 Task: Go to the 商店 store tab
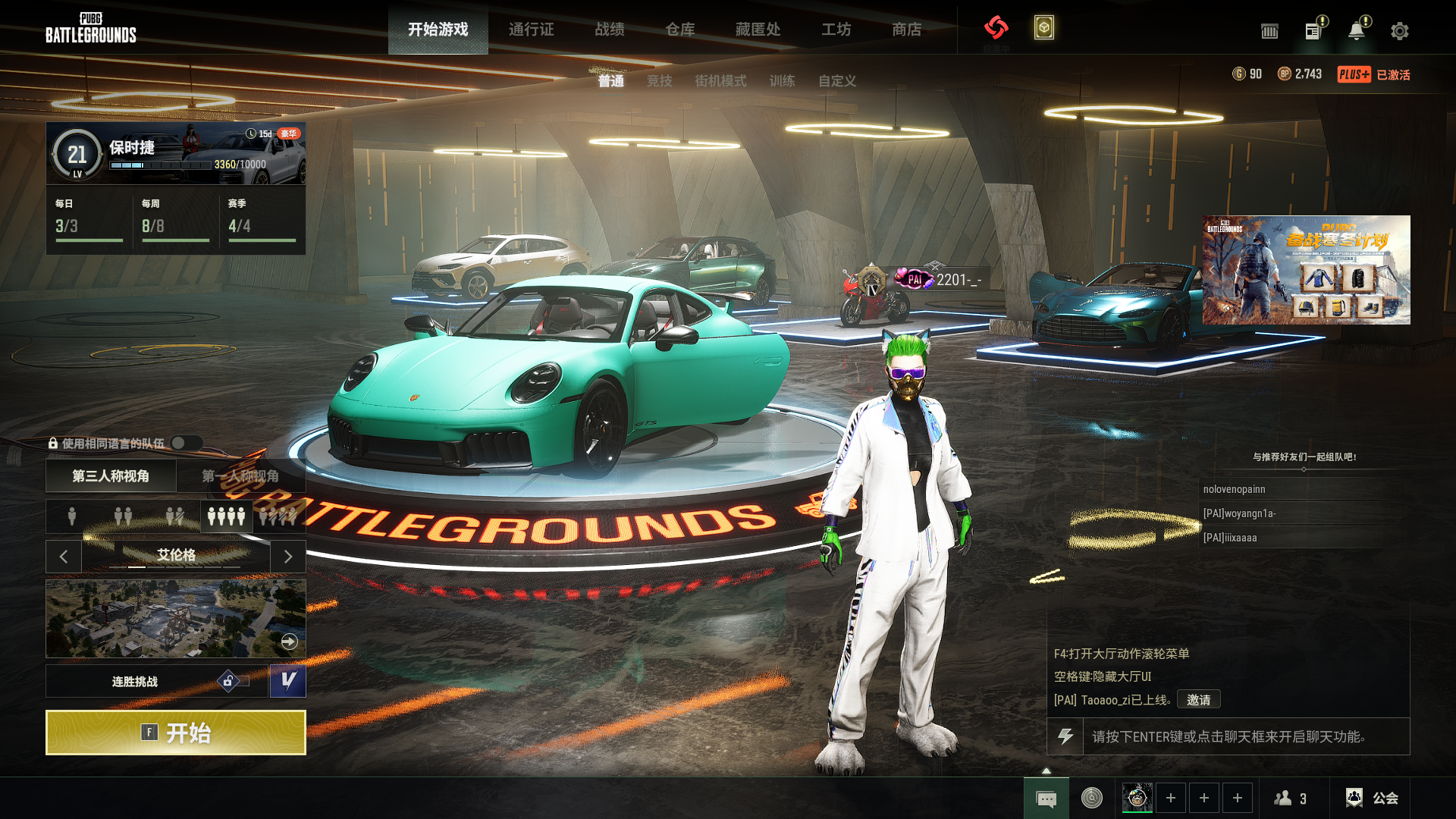[x=907, y=30]
